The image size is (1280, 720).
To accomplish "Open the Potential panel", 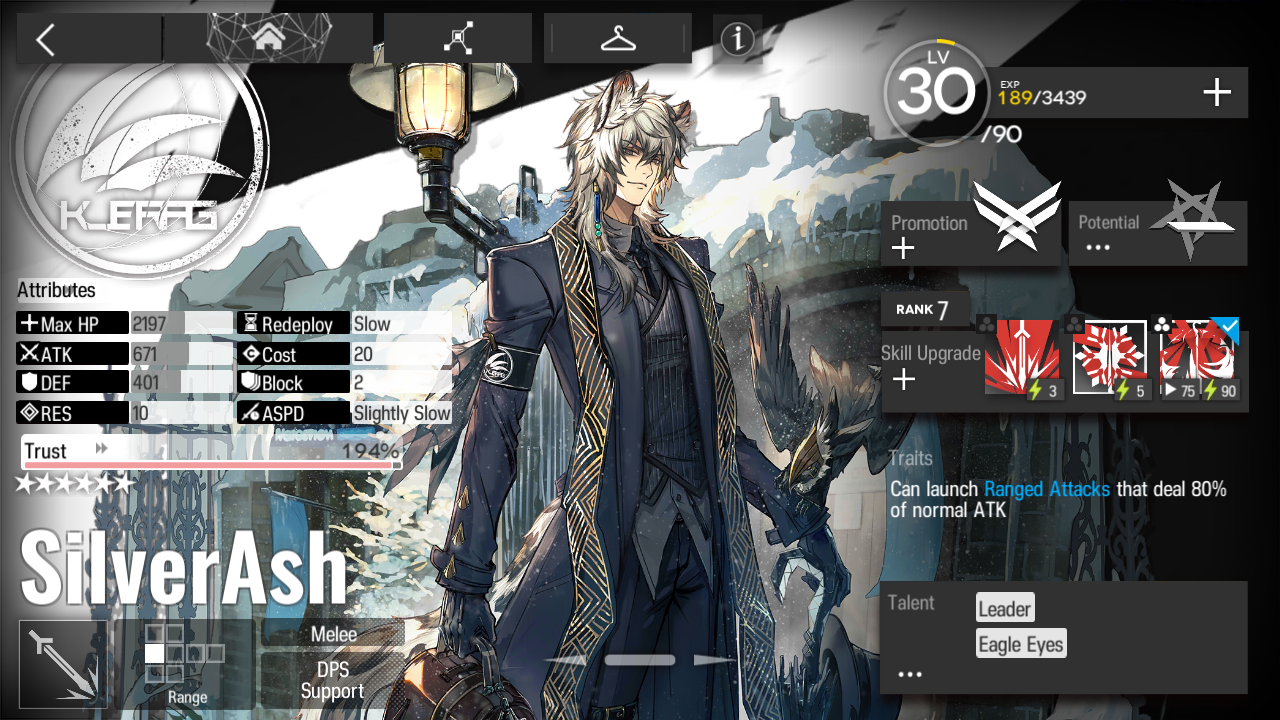I will [x=1158, y=234].
